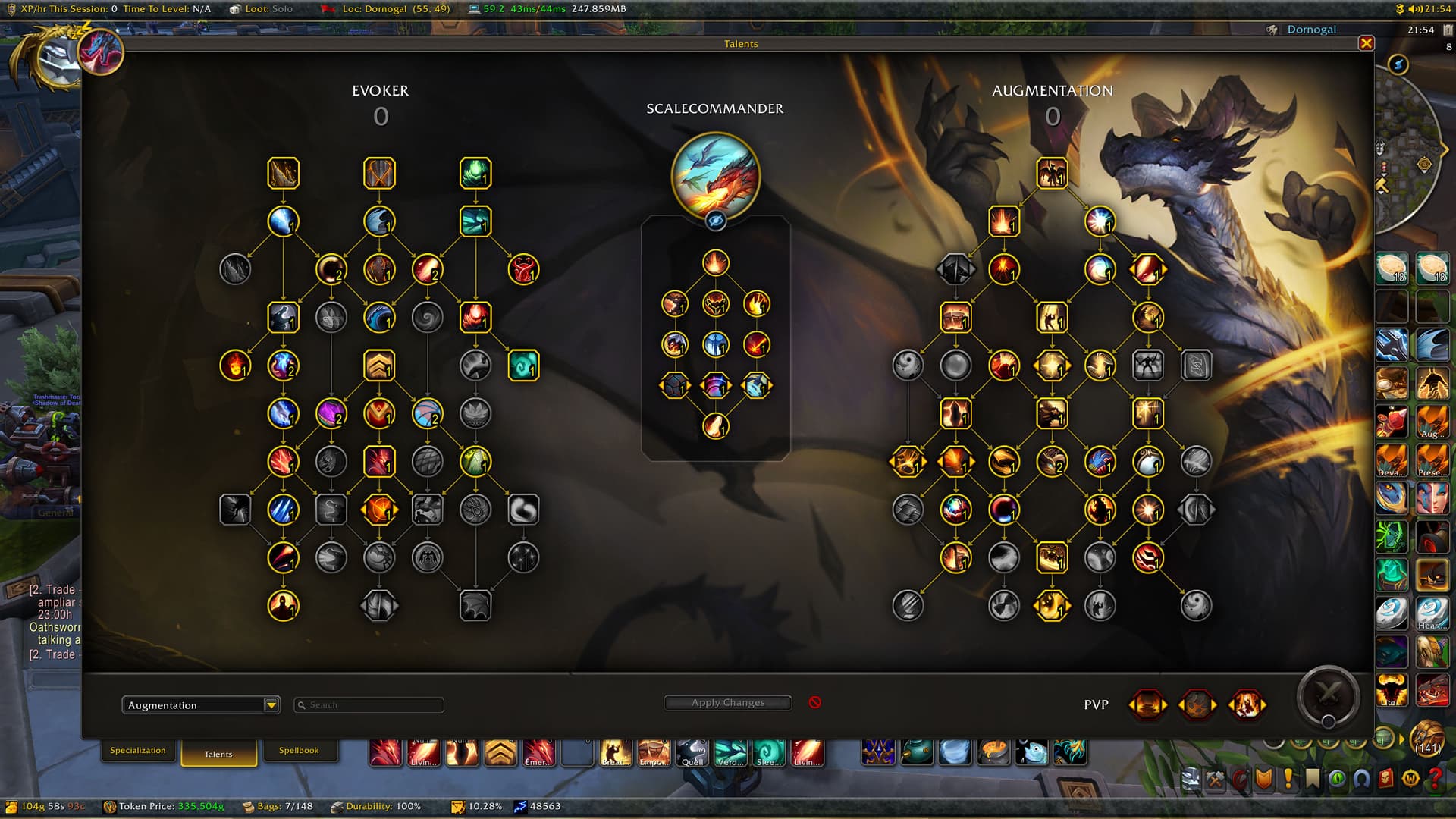Switch to the Specialization tab
The height and width of the screenshot is (819, 1456).
tap(137, 751)
